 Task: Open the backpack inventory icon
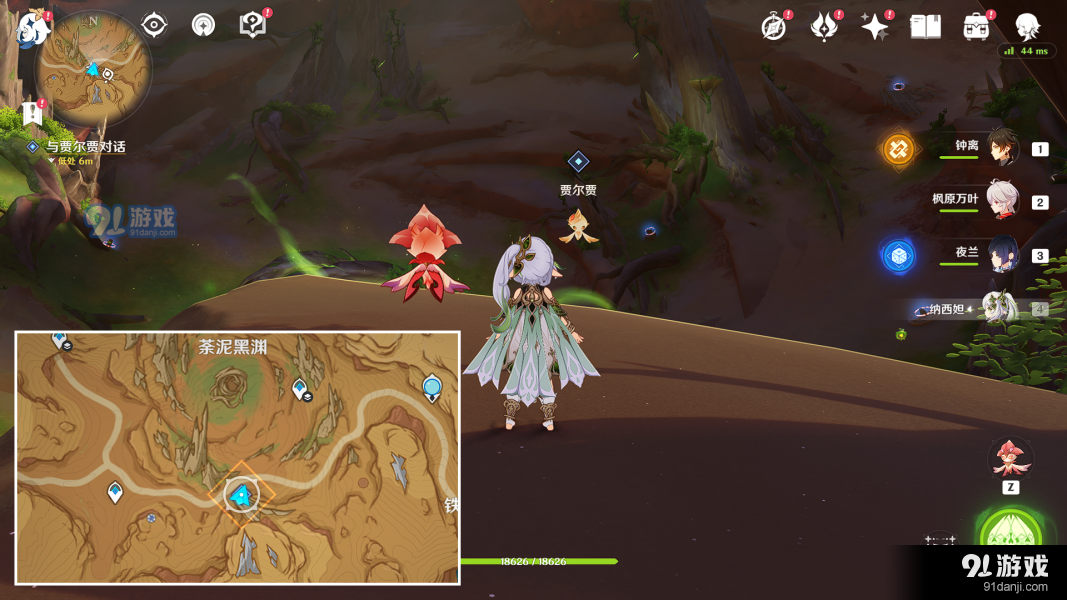coord(976,27)
